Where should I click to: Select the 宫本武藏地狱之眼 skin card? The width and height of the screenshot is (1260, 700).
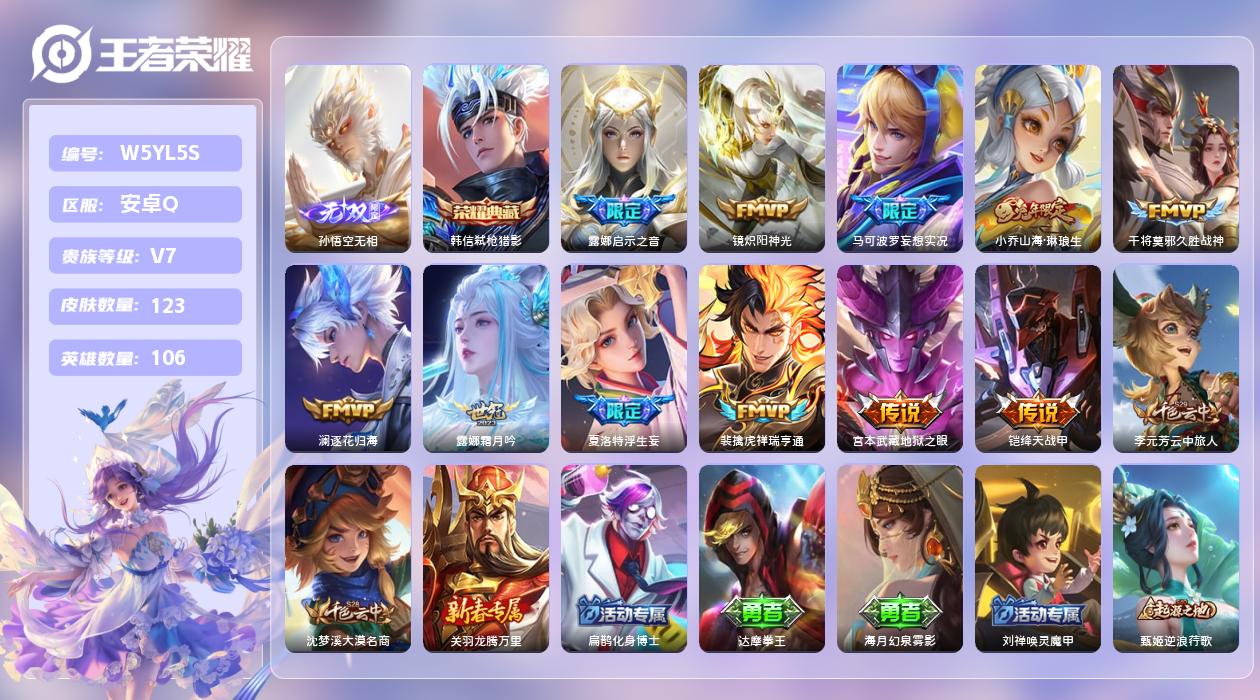click(900, 358)
